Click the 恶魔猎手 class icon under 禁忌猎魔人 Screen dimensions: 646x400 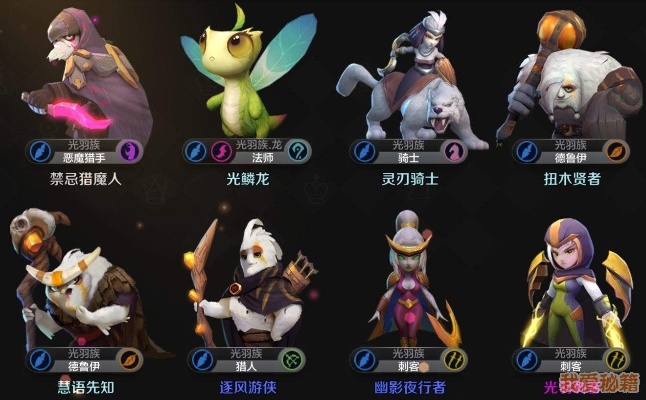click(131, 151)
